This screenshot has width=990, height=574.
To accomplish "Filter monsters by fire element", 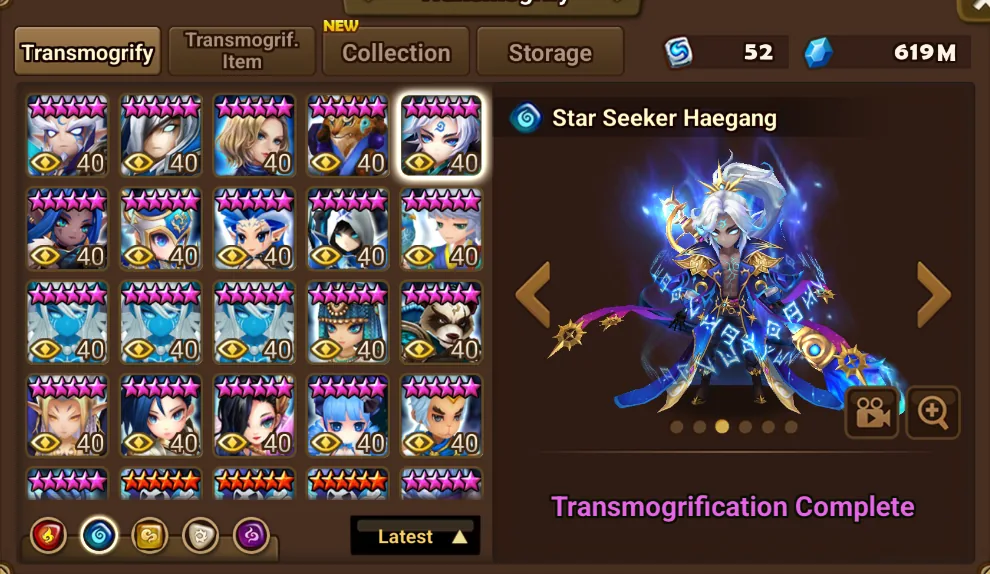I will 48,536.
